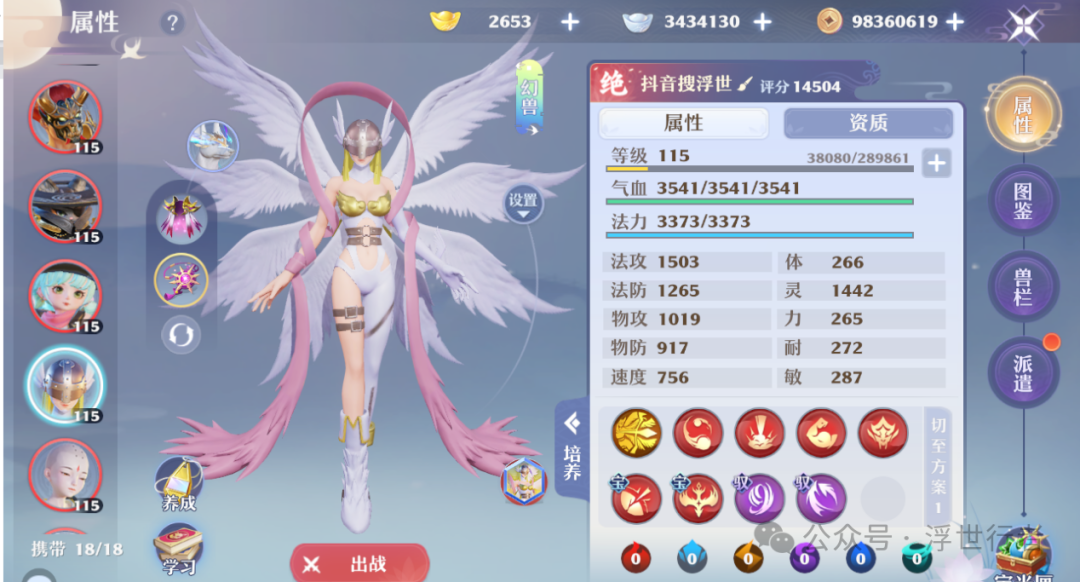This screenshot has width=1080, height=582.
Task: Edit the pet name with the pencil
Action: point(745,85)
